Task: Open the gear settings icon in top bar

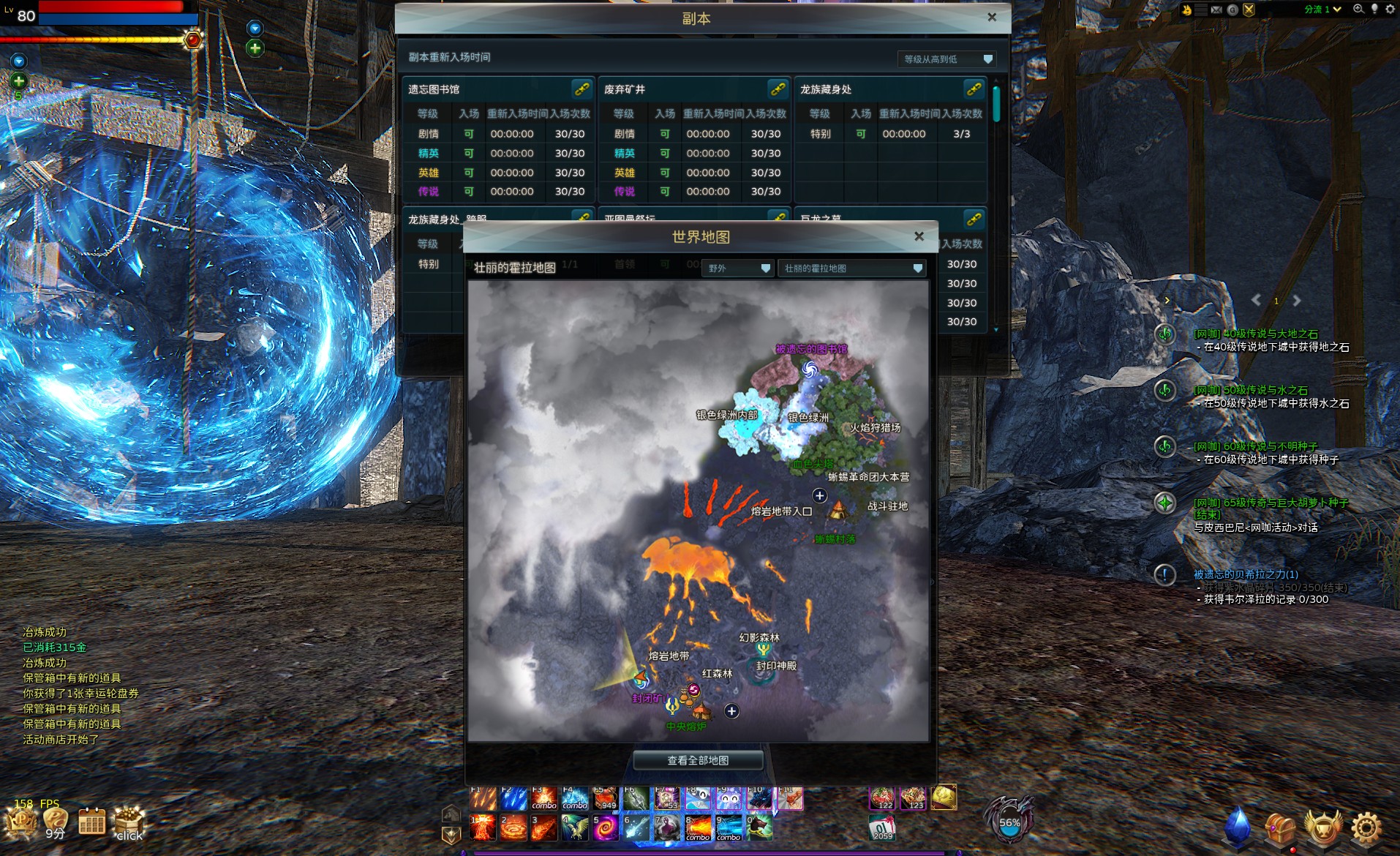Action: (1390, 10)
